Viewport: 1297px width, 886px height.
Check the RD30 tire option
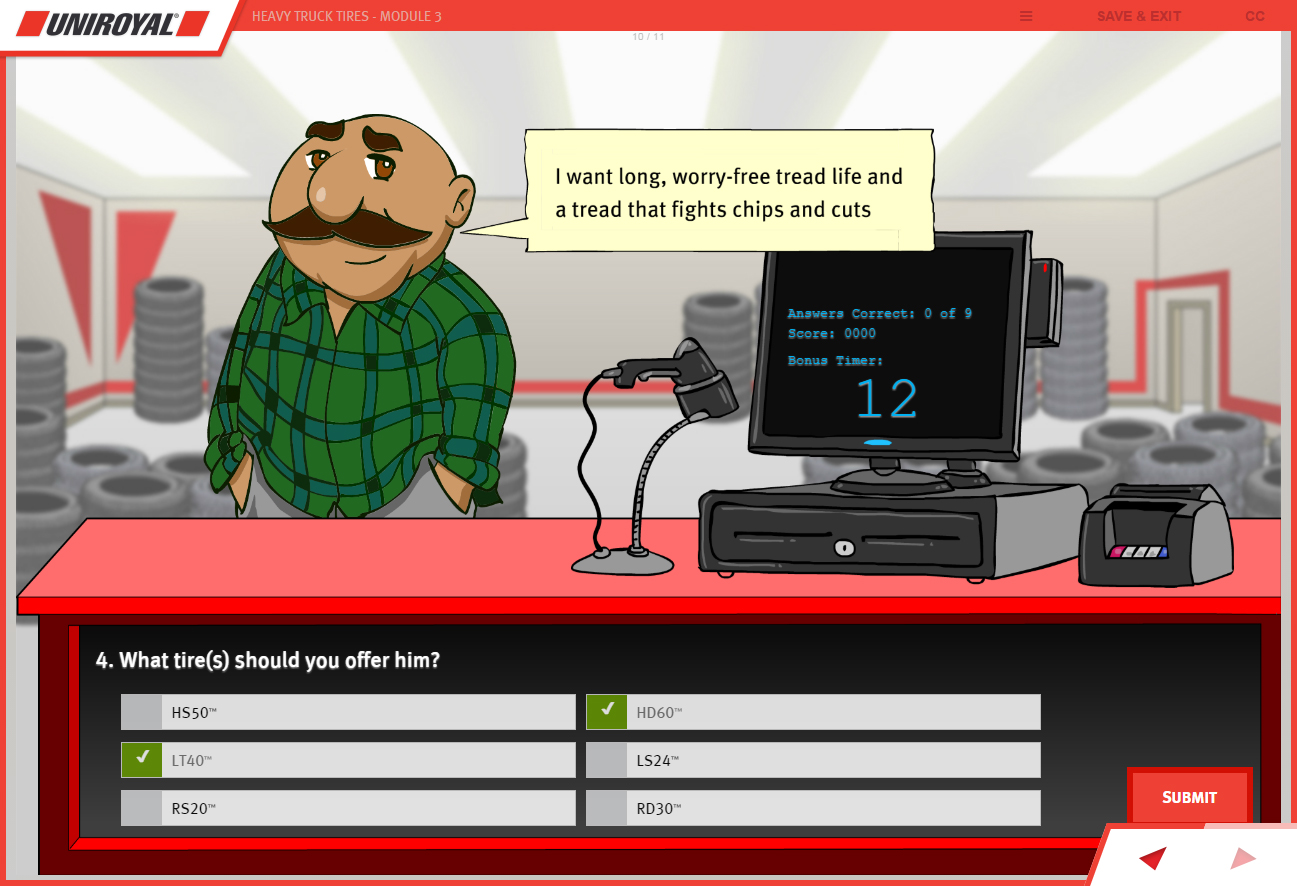tap(606, 807)
